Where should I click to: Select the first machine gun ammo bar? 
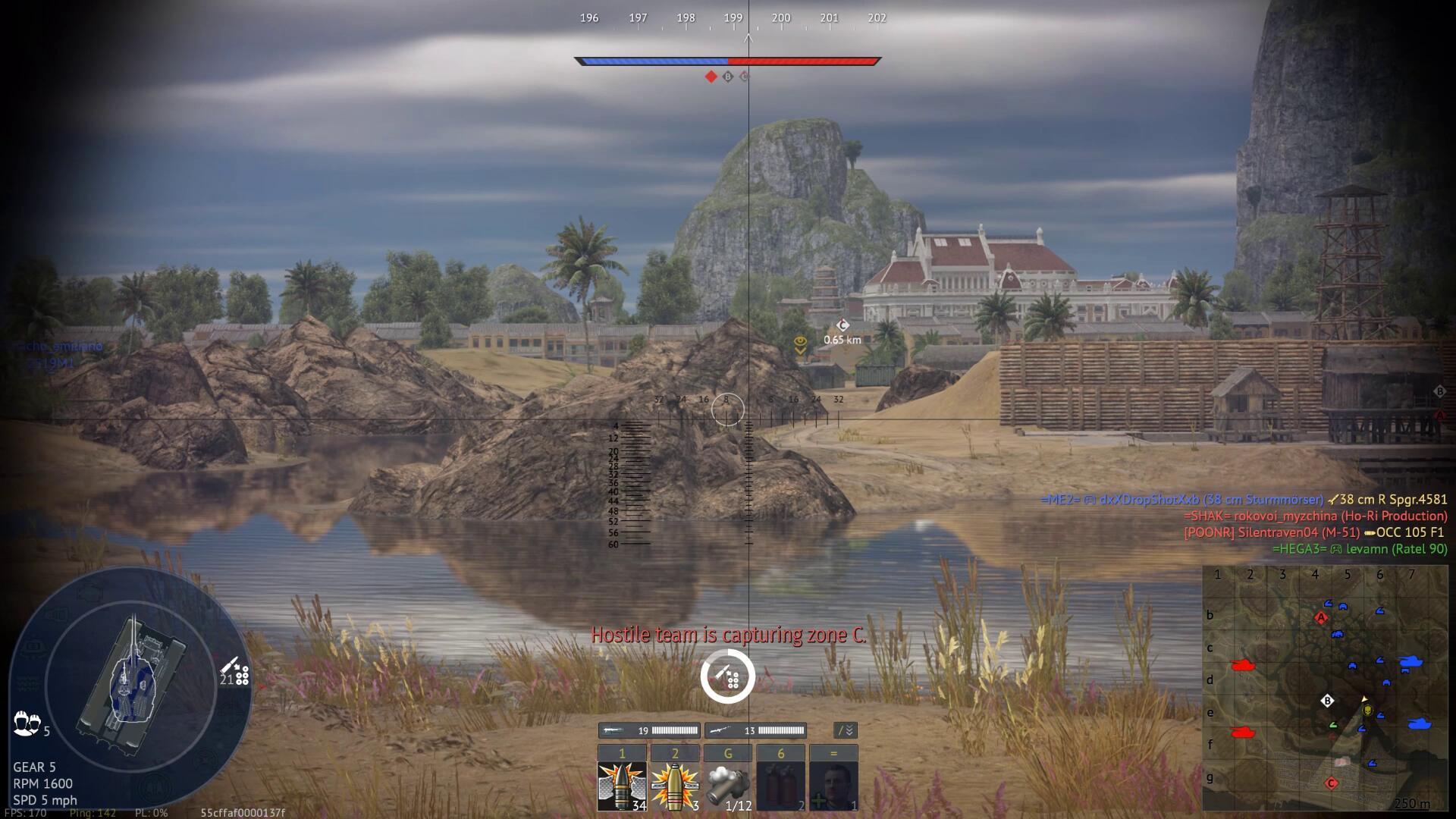[x=649, y=730]
